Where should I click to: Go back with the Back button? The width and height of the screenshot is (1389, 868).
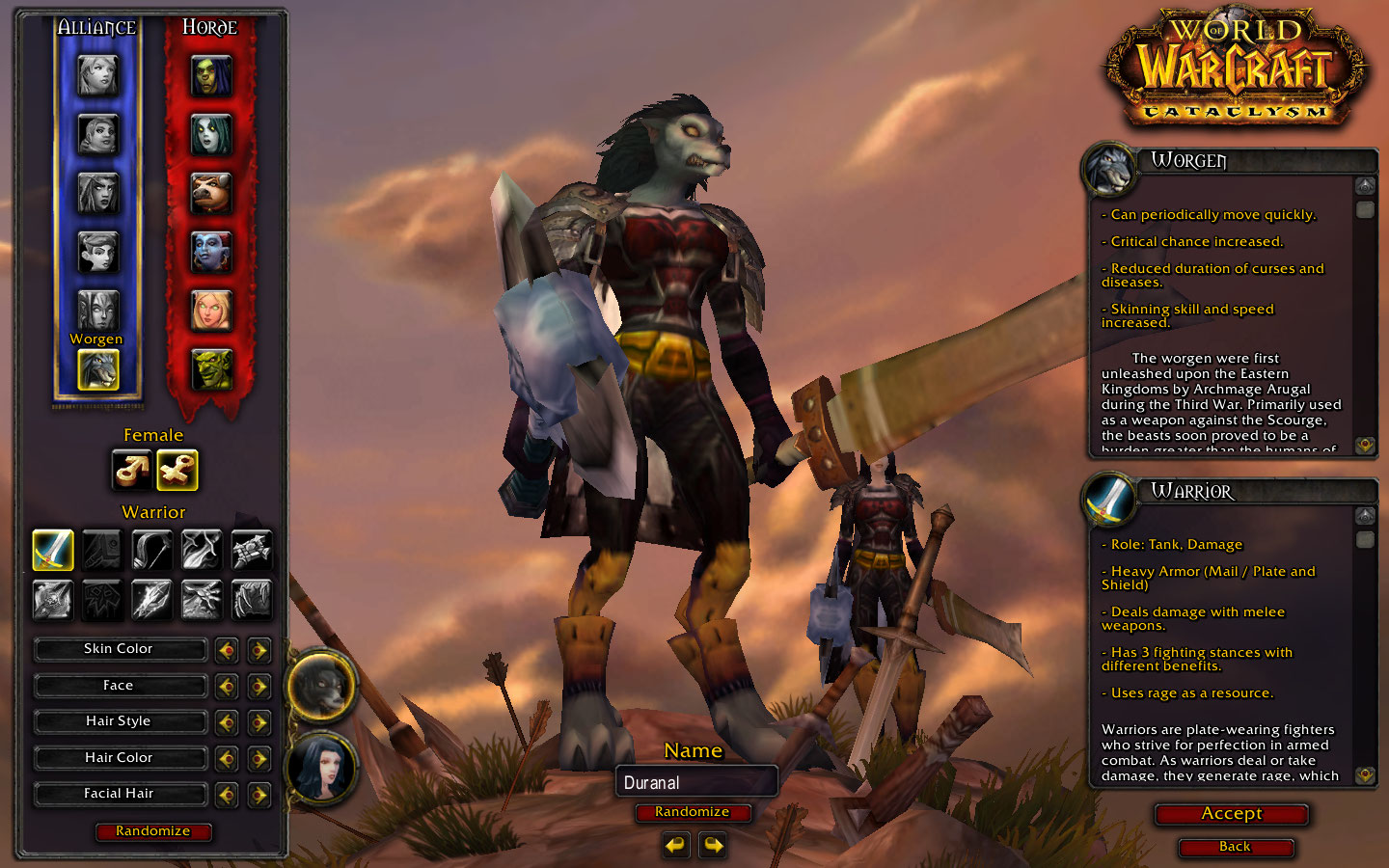pos(1235,847)
